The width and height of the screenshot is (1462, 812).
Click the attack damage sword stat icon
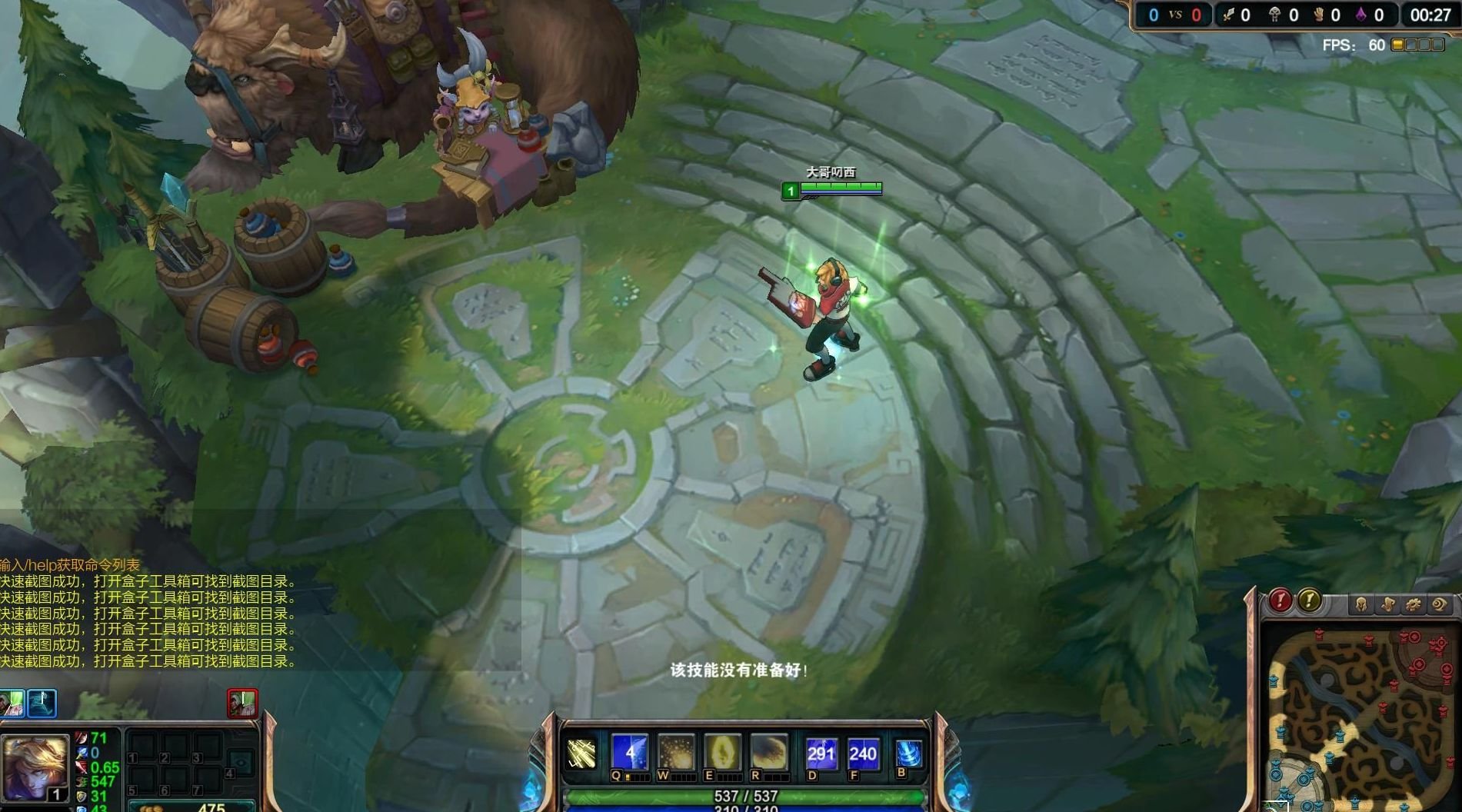coord(82,738)
